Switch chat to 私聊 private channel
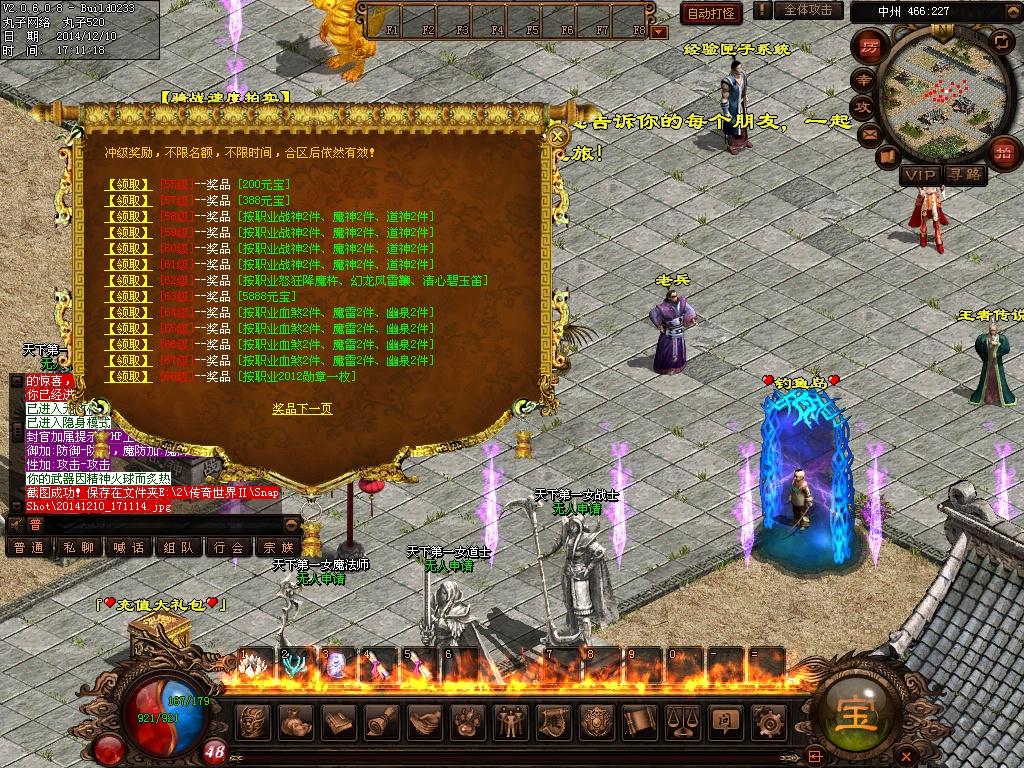The width and height of the screenshot is (1024, 768). [x=79, y=547]
